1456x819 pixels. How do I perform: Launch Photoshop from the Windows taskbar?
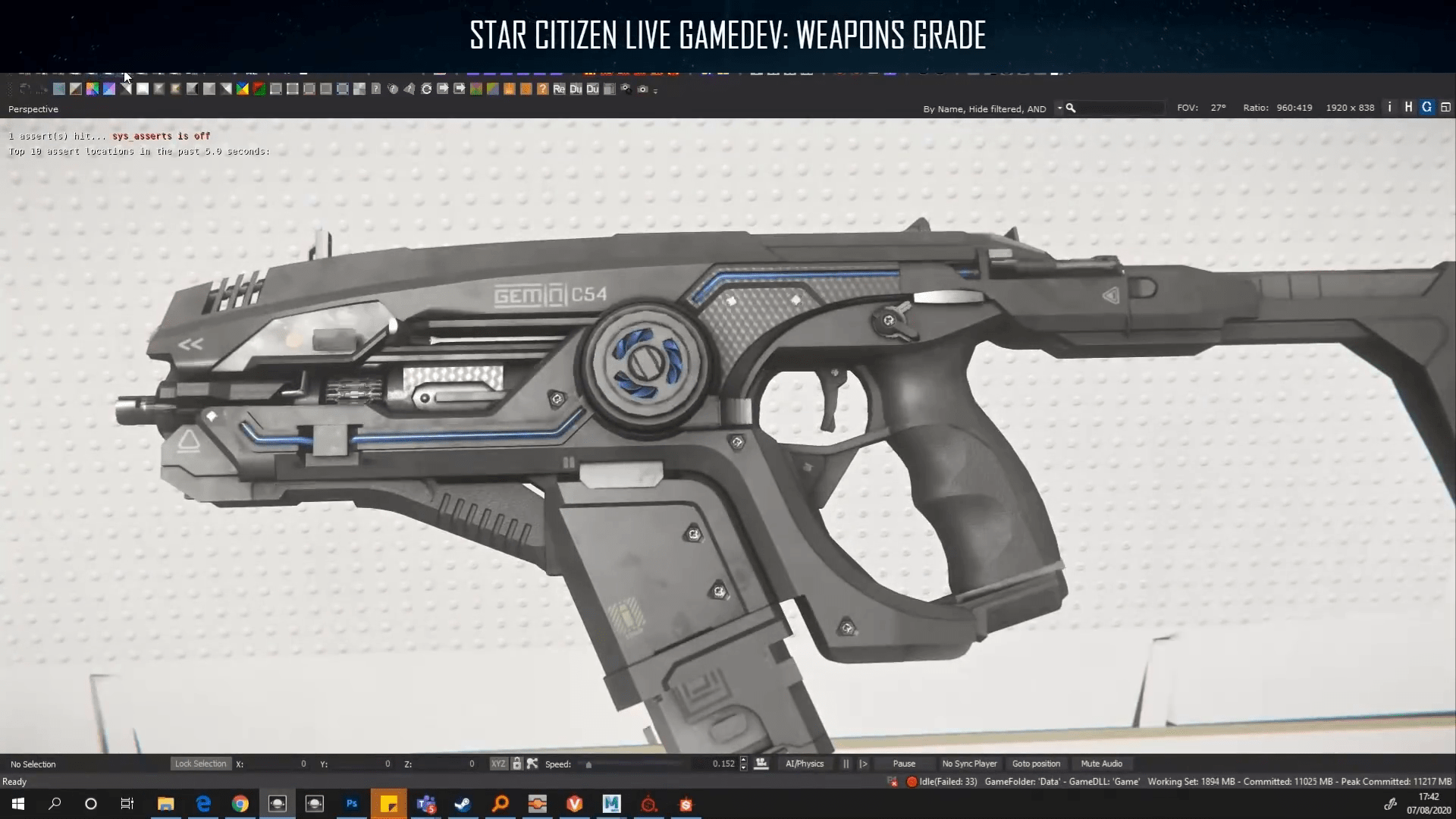351,804
